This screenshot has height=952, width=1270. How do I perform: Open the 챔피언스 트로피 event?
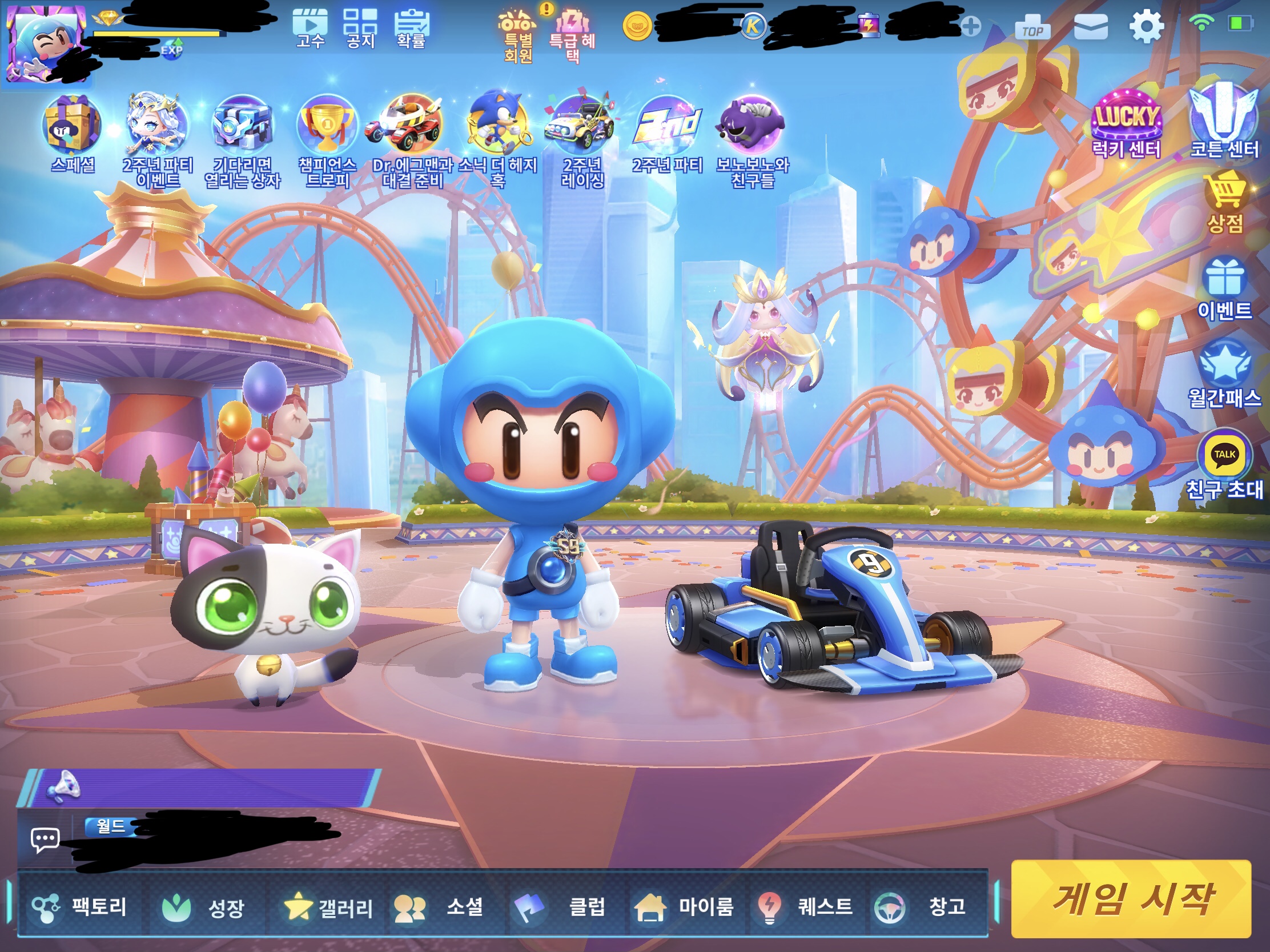[x=327, y=138]
